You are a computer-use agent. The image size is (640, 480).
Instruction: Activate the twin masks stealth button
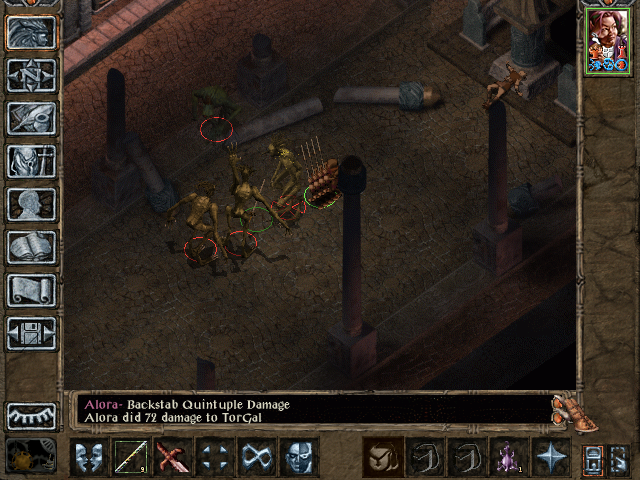click(90, 457)
